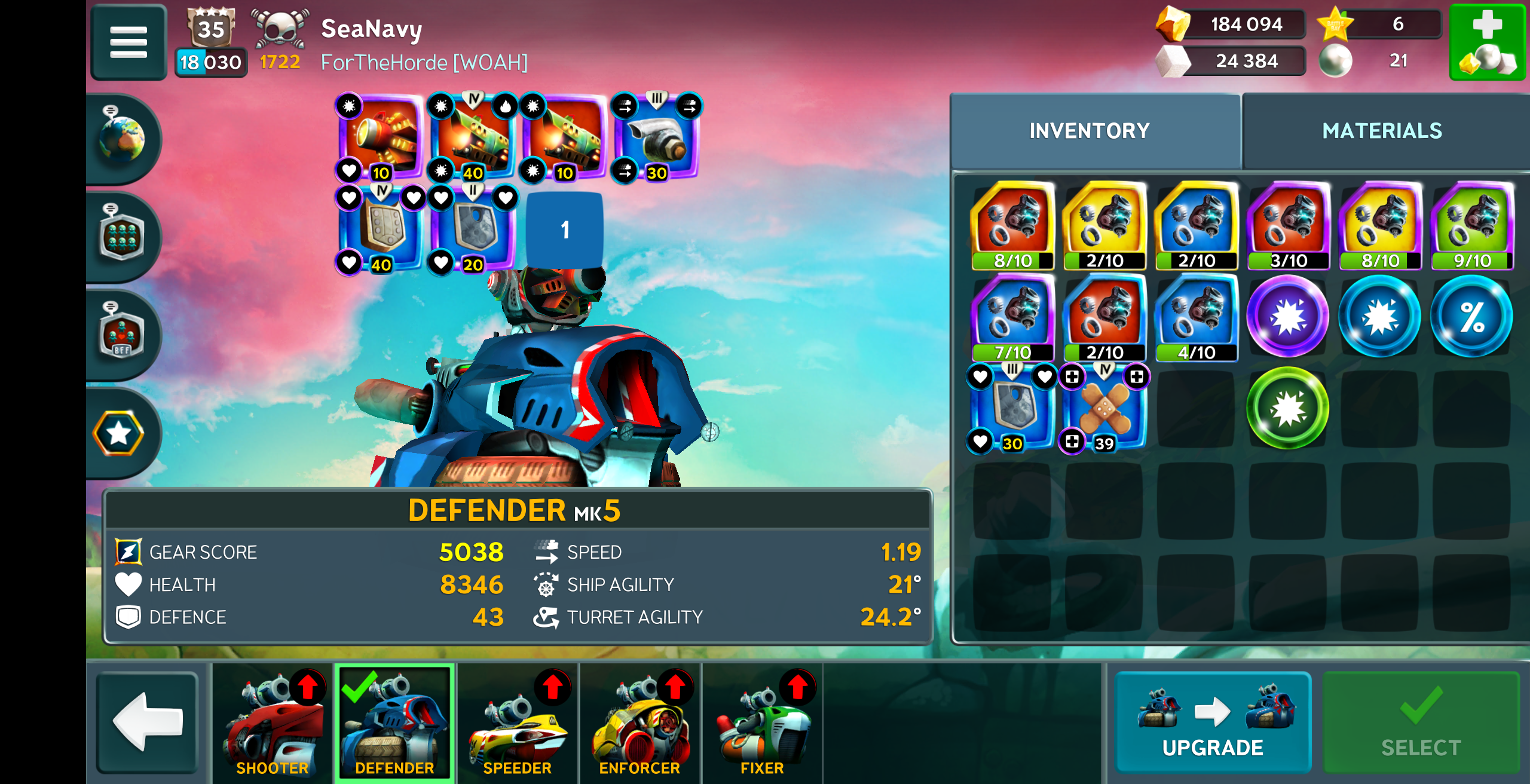
Task: Open the globe chat button
Action: [123, 139]
